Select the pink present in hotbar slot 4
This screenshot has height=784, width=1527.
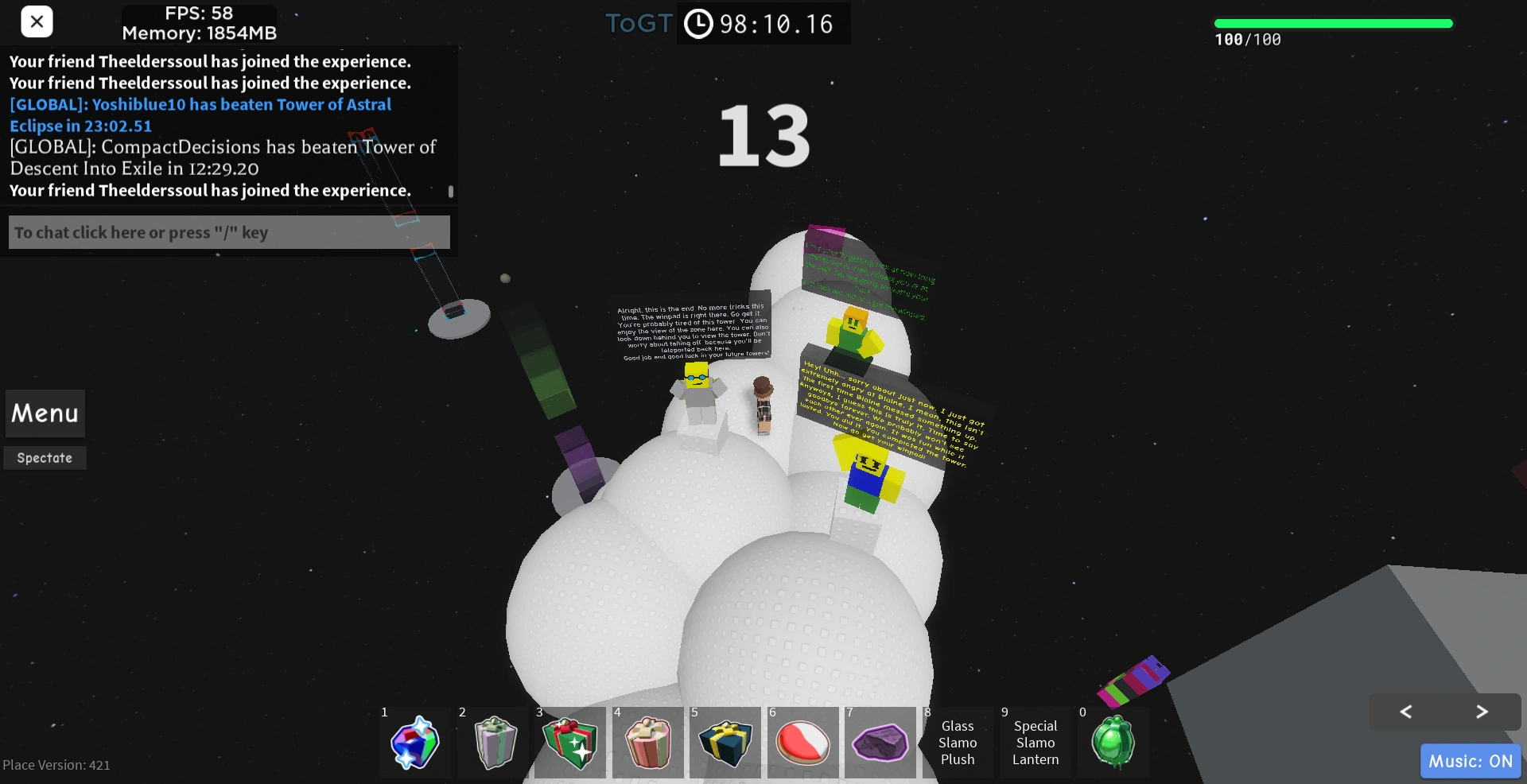648,742
